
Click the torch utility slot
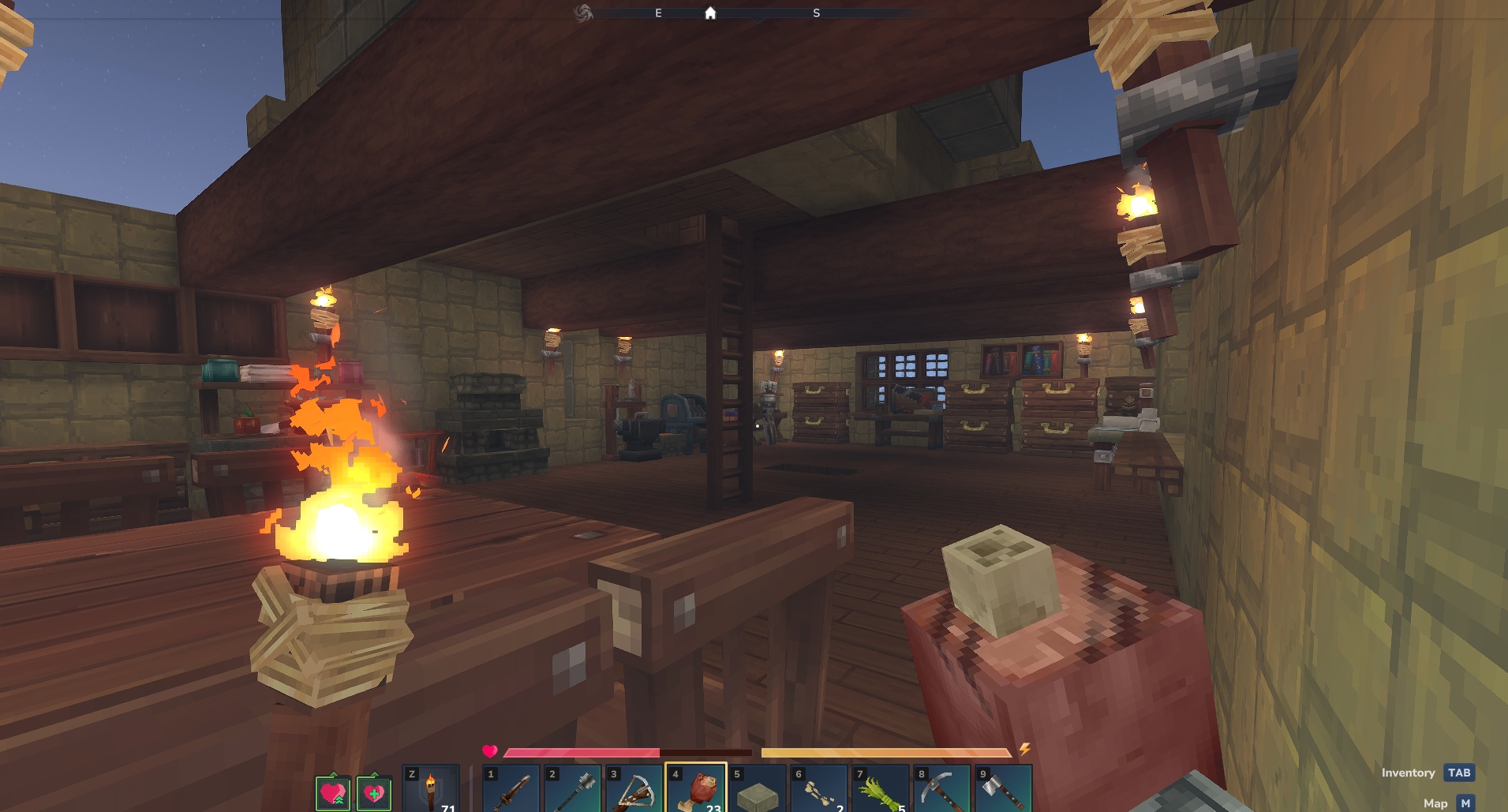coord(431,789)
